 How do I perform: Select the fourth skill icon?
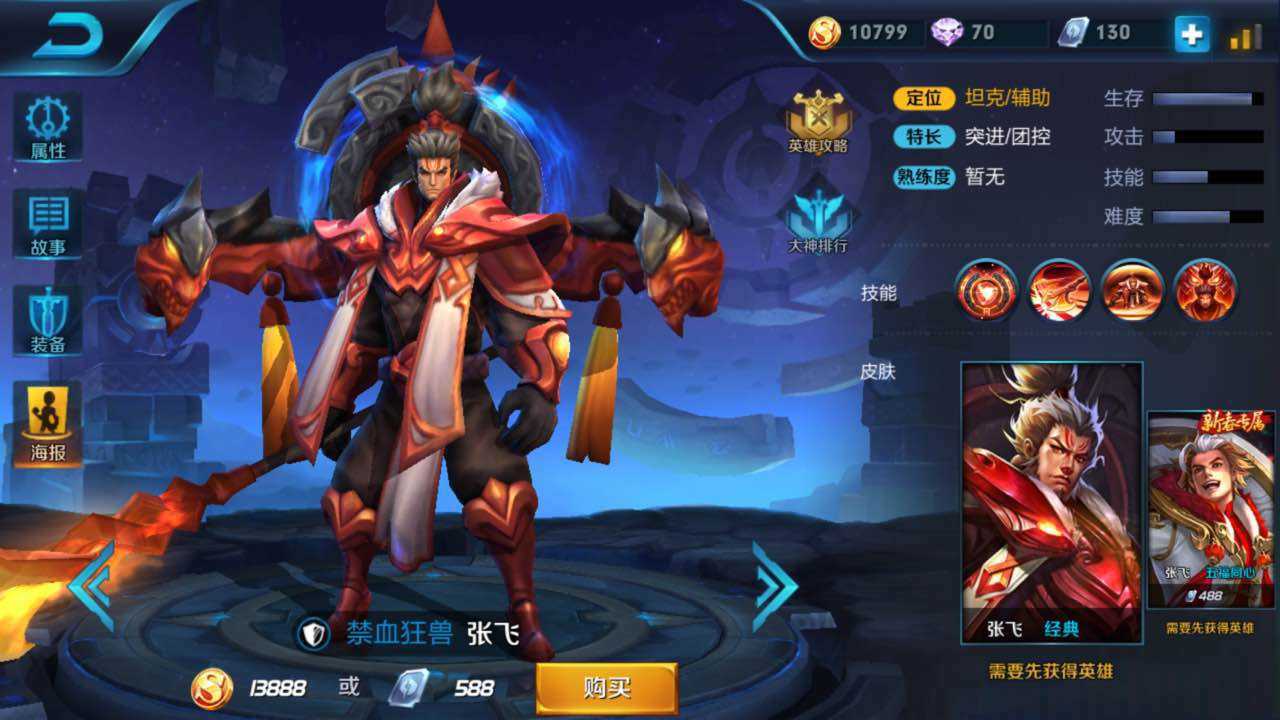click(1205, 291)
